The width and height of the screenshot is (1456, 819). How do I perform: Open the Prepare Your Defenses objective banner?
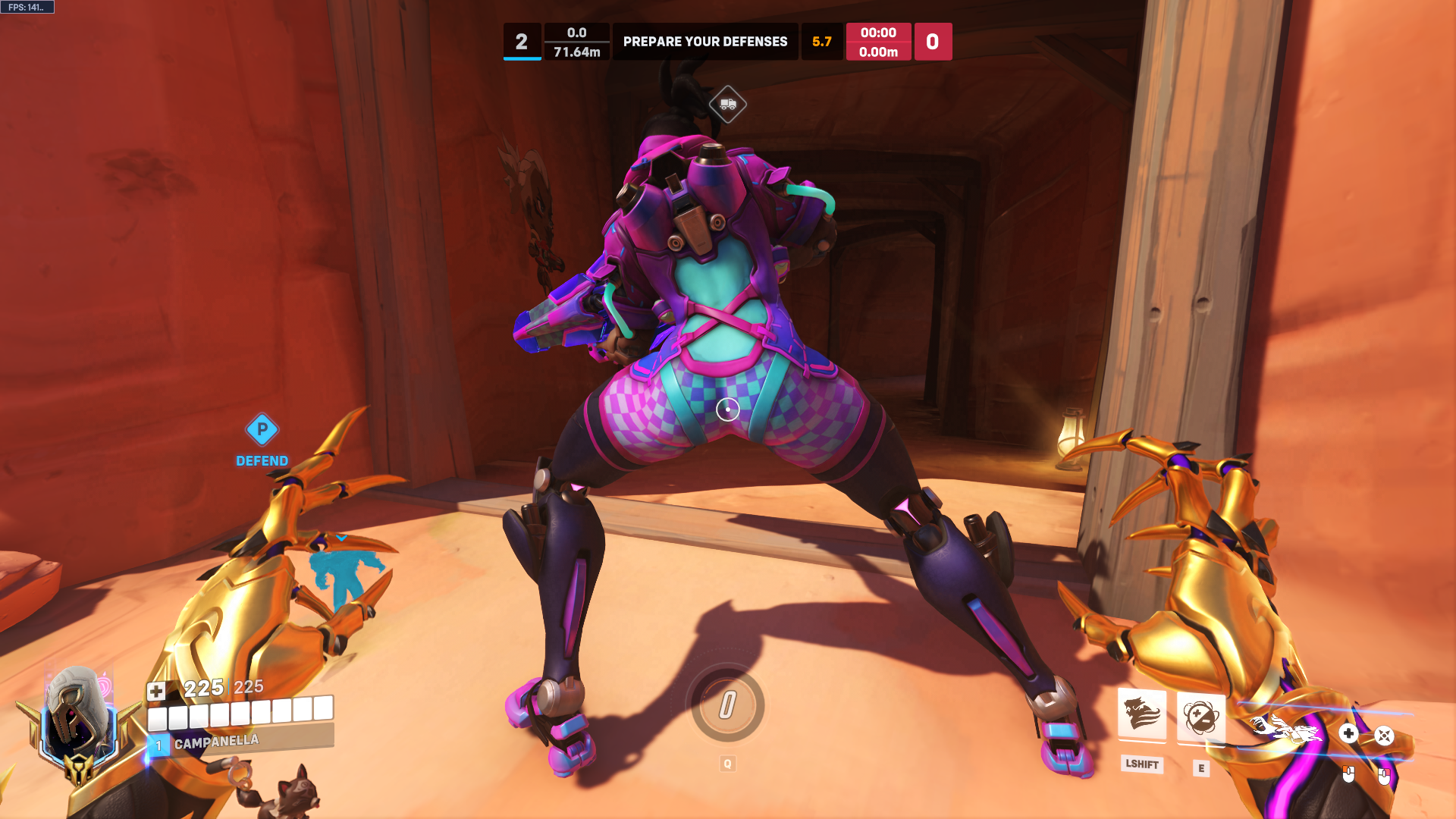click(x=705, y=42)
